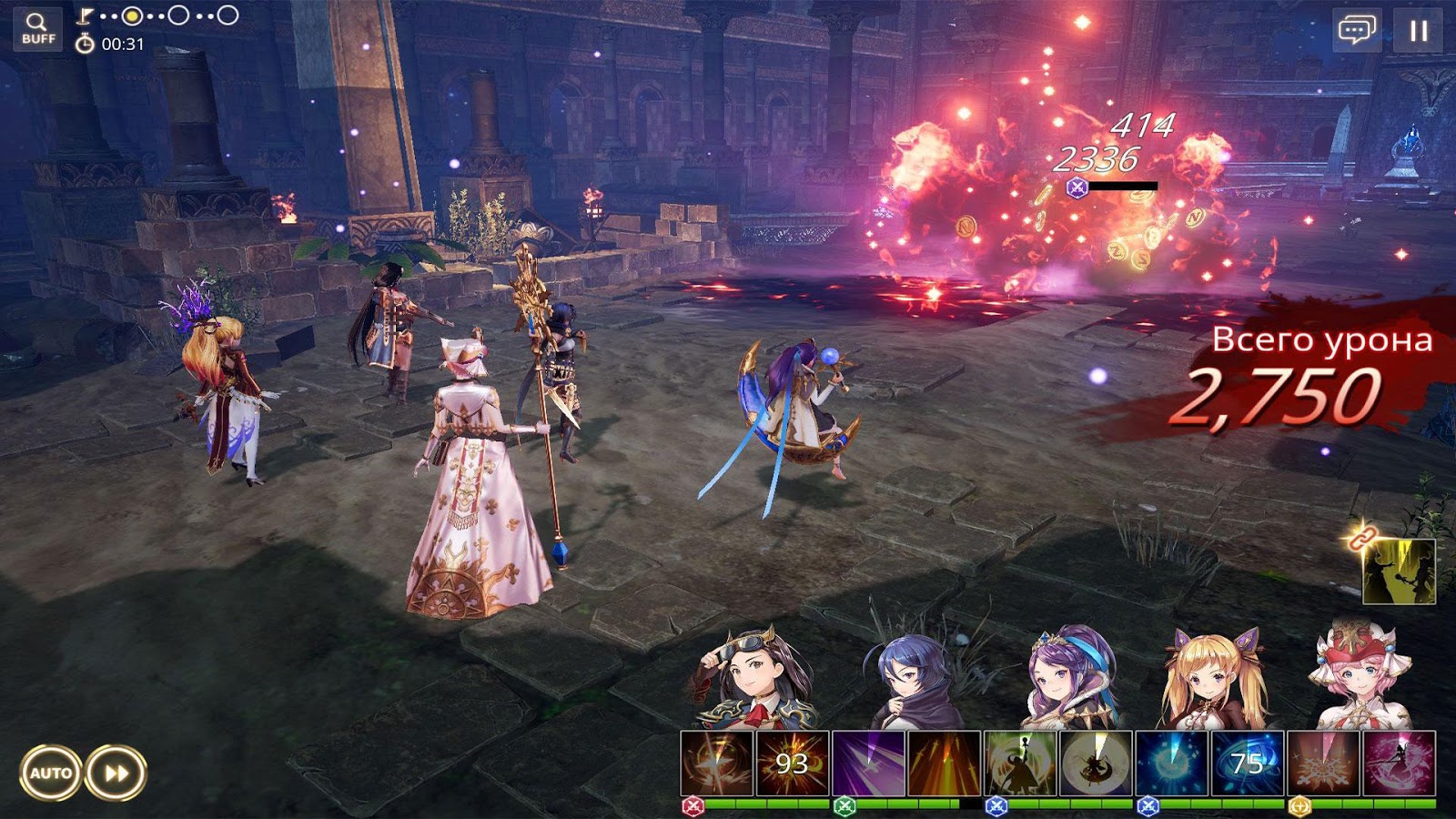
Task: Select the pink-haired red-hat hero portrait
Action: pyautogui.click(x=1359, y=678)
